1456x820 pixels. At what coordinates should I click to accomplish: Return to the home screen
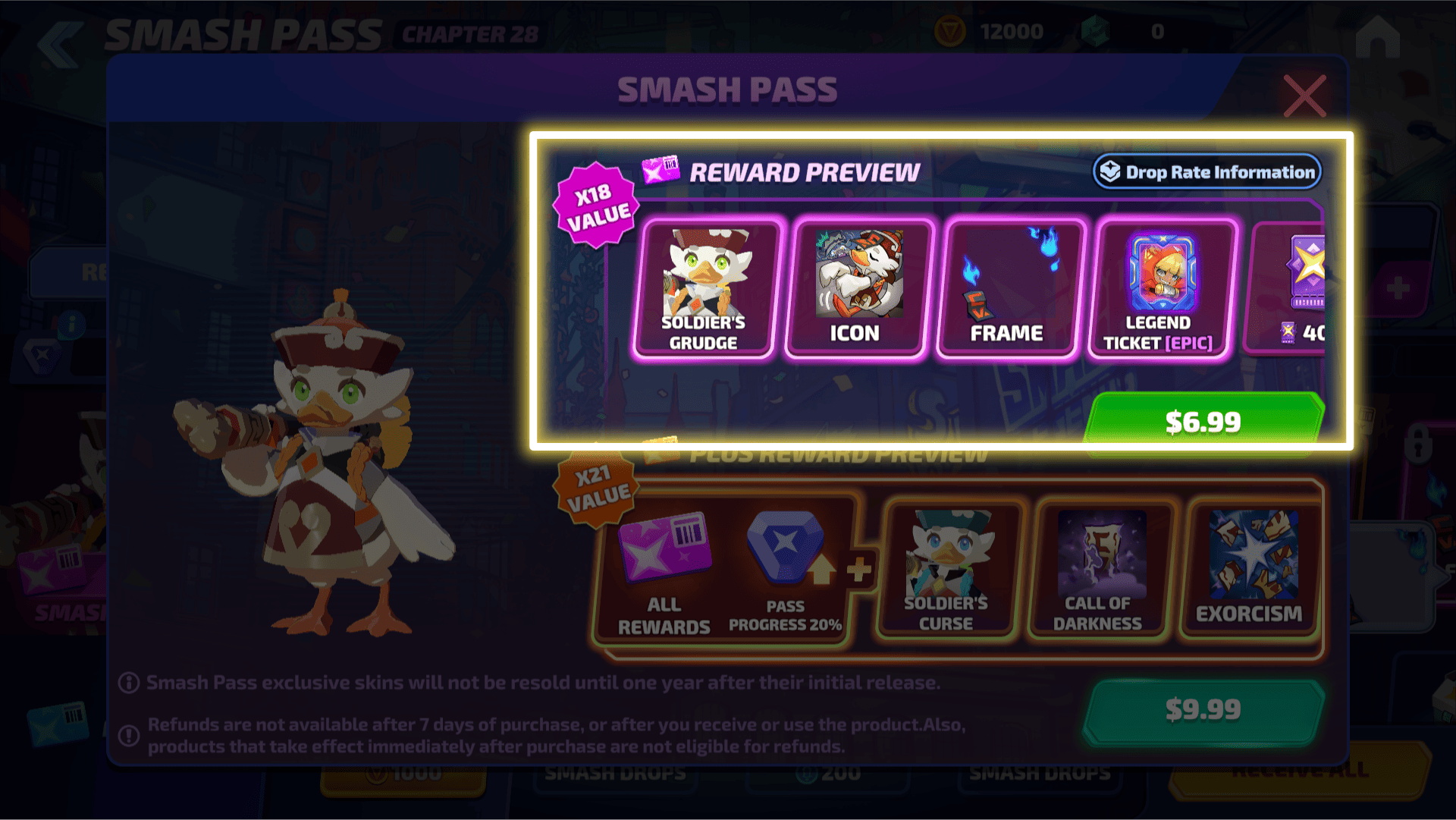tap(1377, 36)
